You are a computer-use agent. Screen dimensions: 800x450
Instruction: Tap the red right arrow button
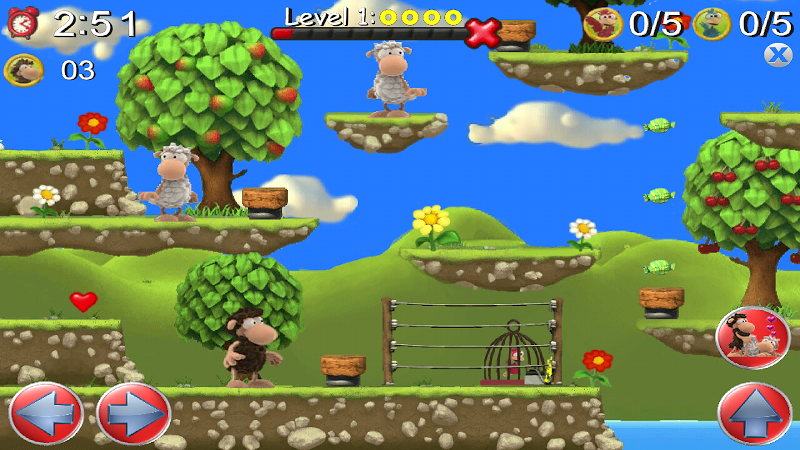[134, 413]
